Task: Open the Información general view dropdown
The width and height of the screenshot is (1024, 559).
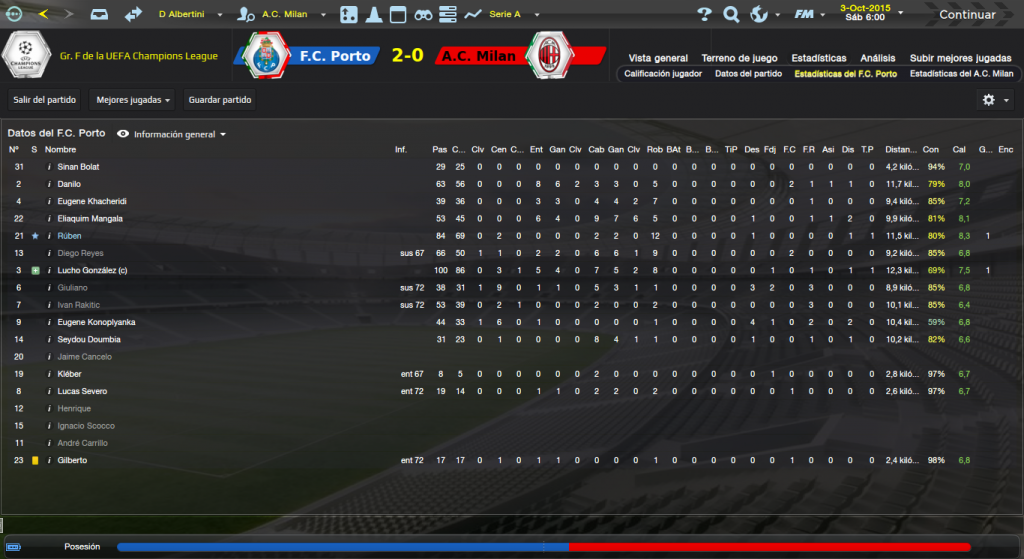Action: point(173,134)
